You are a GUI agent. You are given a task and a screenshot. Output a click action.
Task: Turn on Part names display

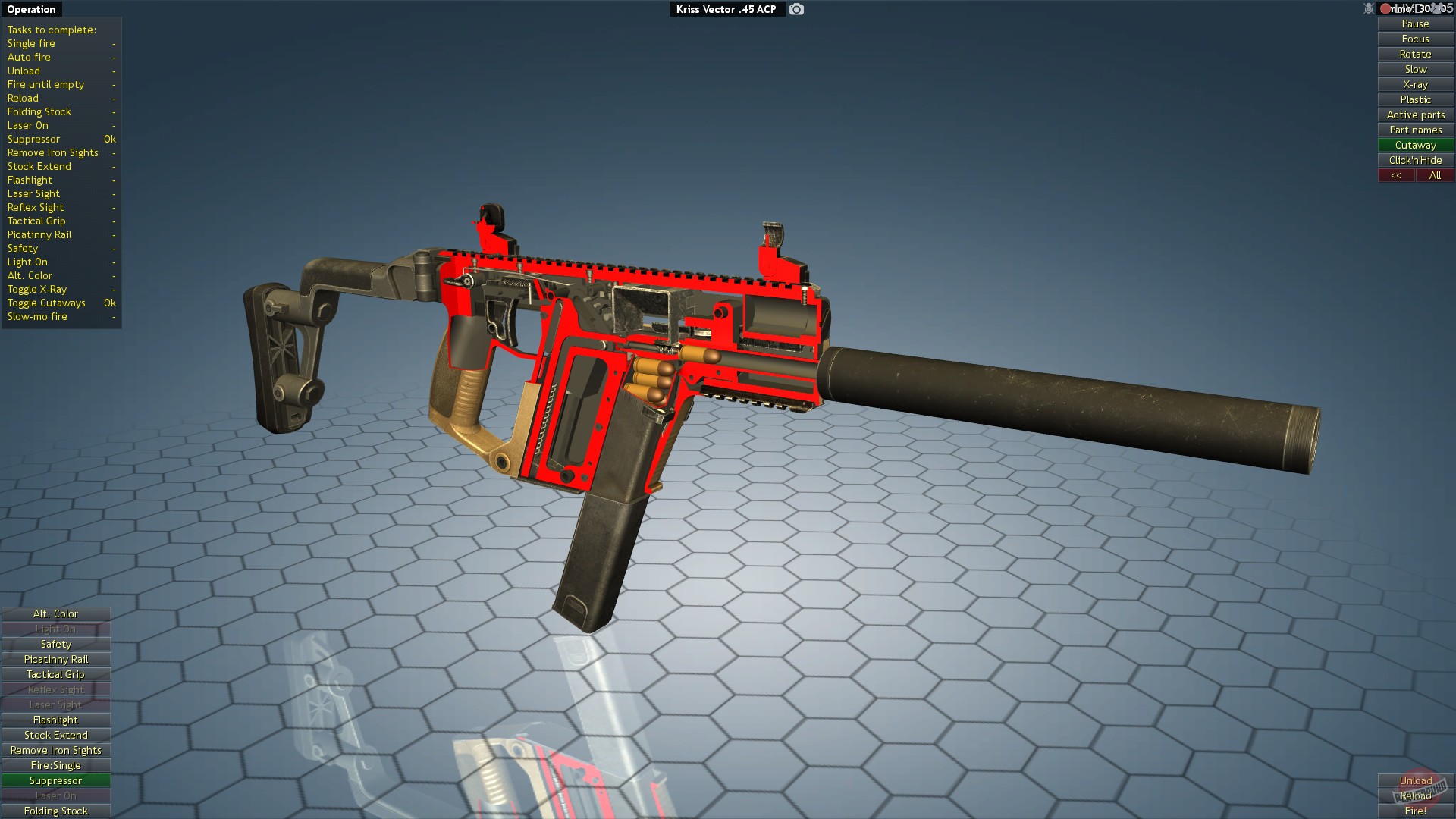coord(1415,130)
